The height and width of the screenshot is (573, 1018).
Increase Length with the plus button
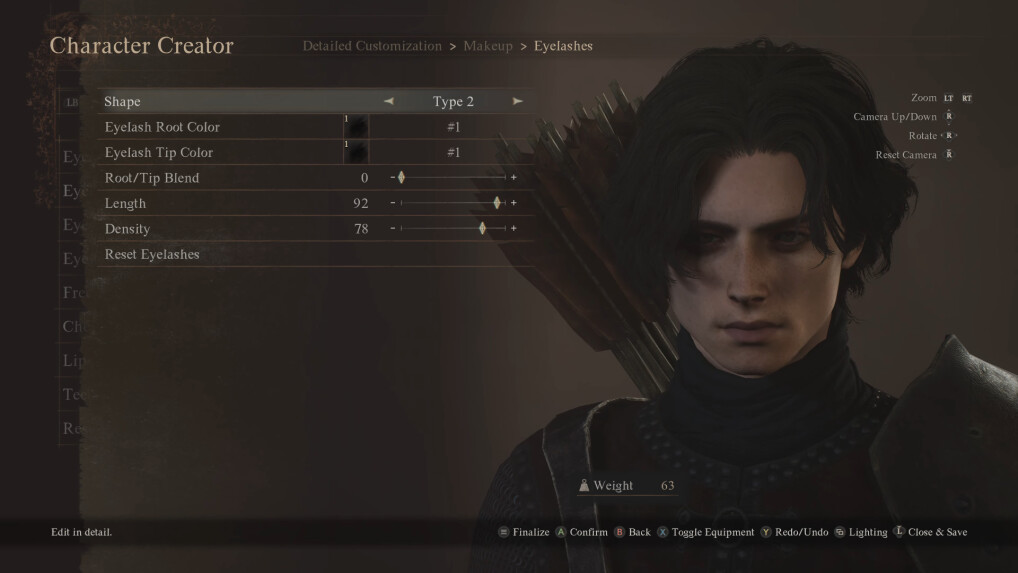click(514, 203)
